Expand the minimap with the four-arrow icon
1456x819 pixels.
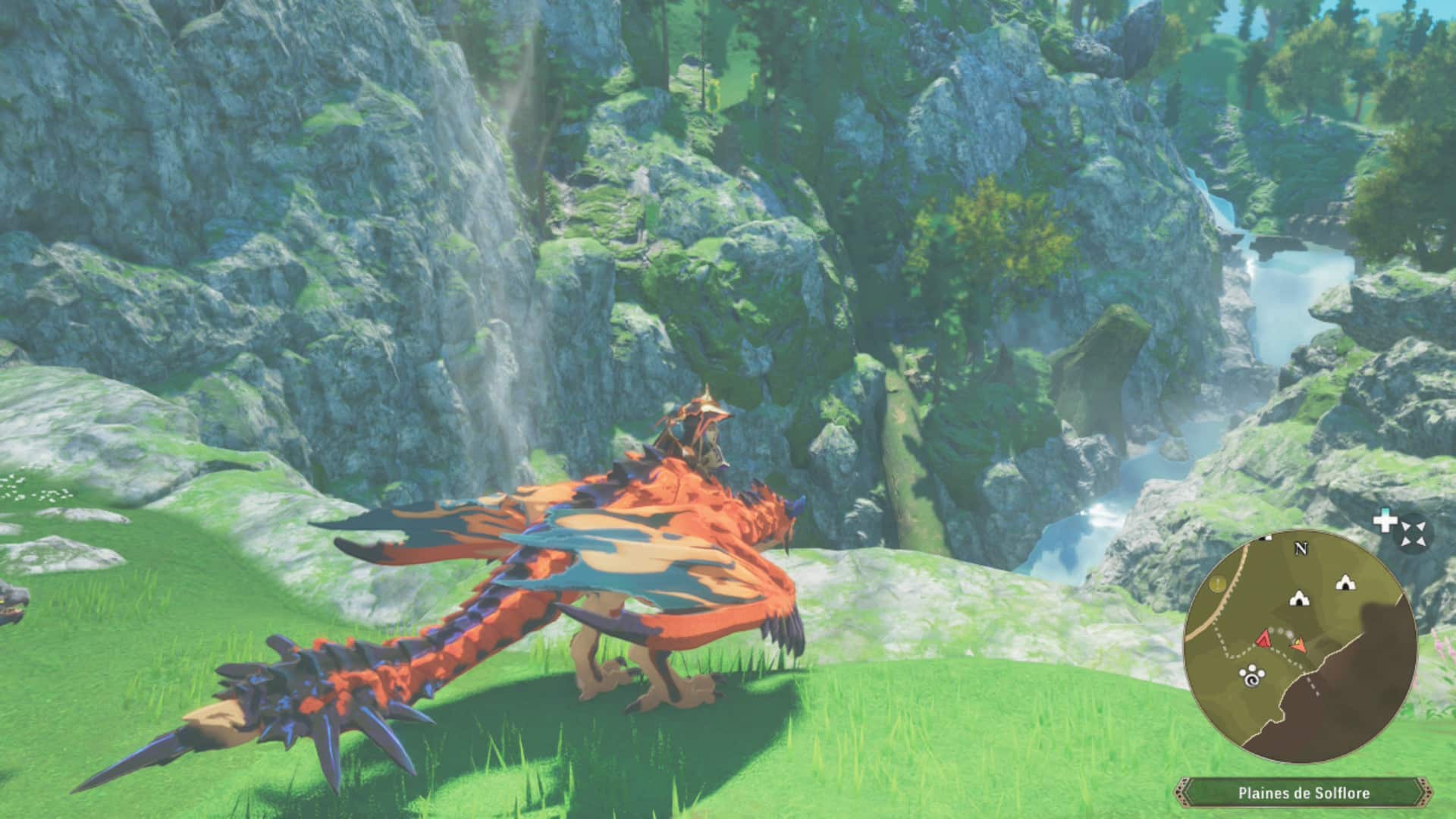point(1412,532)
